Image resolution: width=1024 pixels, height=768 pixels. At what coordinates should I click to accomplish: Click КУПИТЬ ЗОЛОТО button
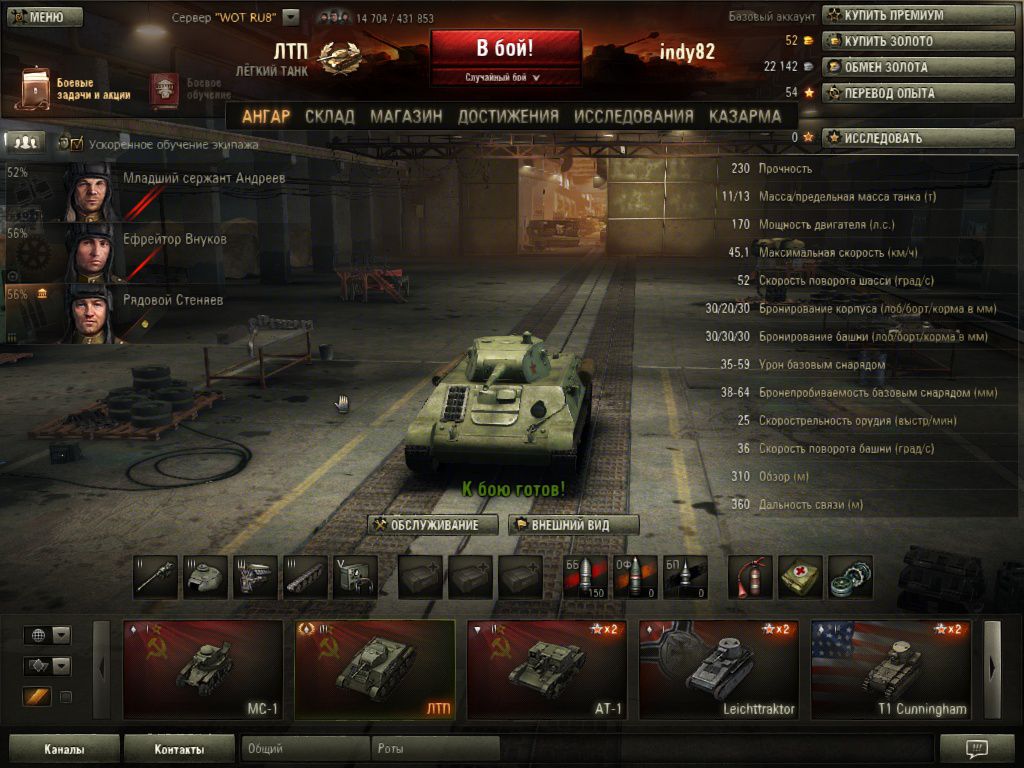tap(883, 41)
